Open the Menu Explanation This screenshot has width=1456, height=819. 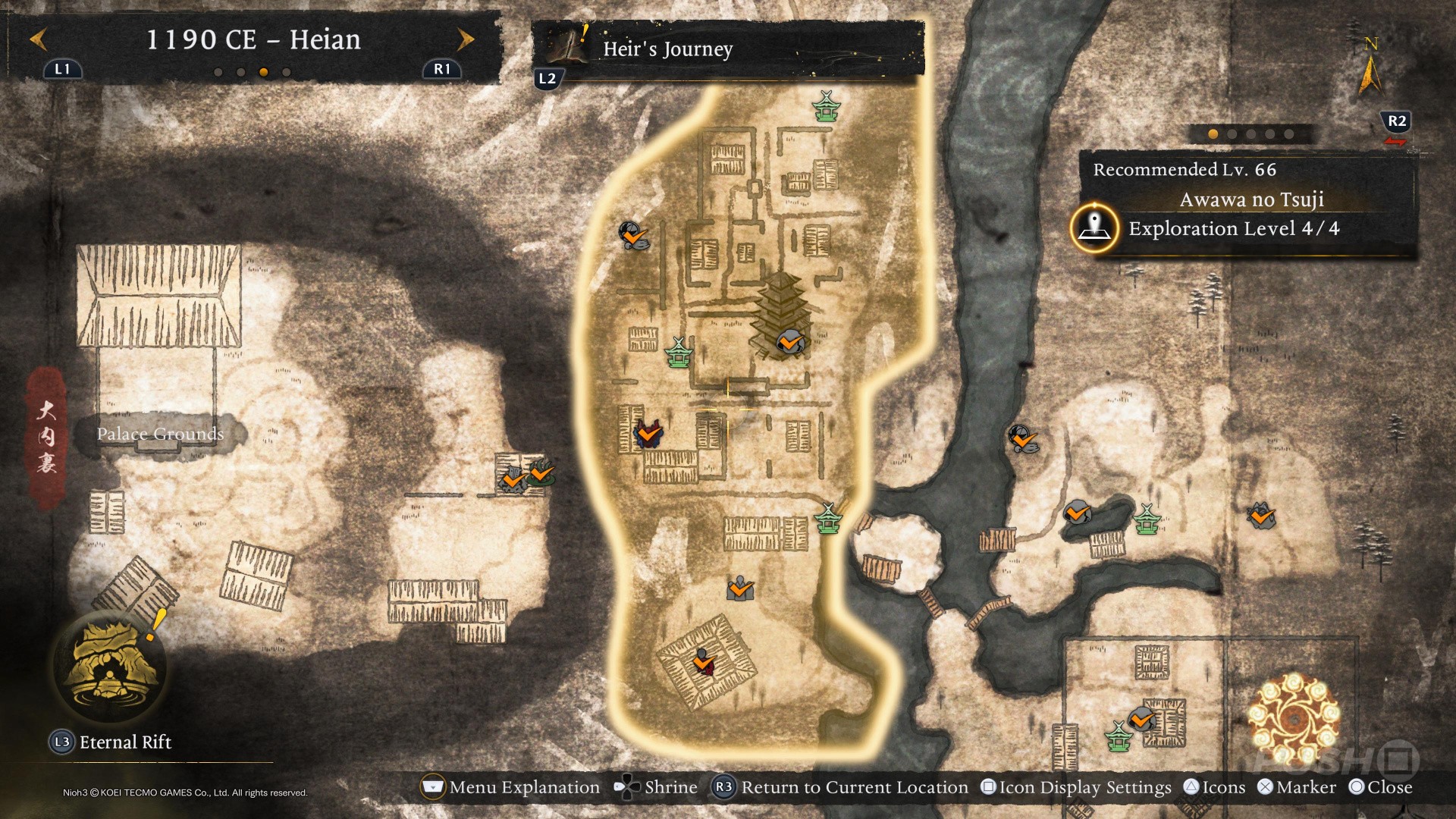click(x=510, y=787)
